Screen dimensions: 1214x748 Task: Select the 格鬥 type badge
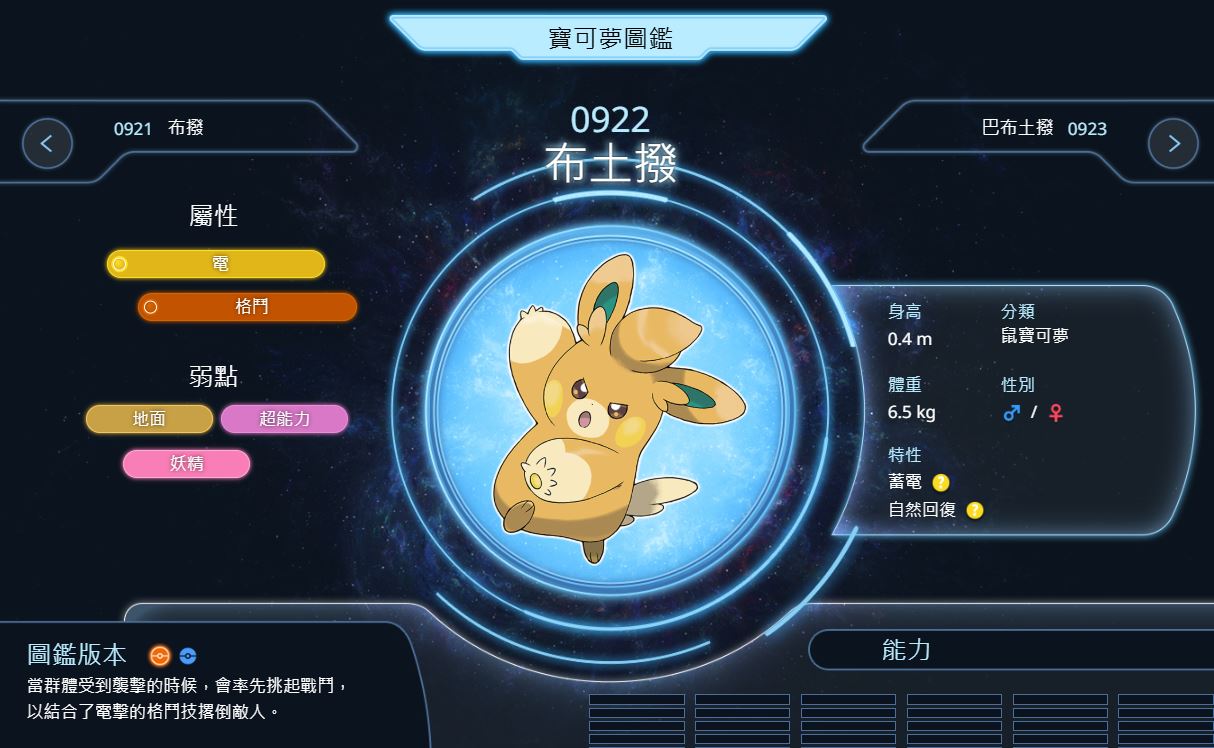coord(247,307)
